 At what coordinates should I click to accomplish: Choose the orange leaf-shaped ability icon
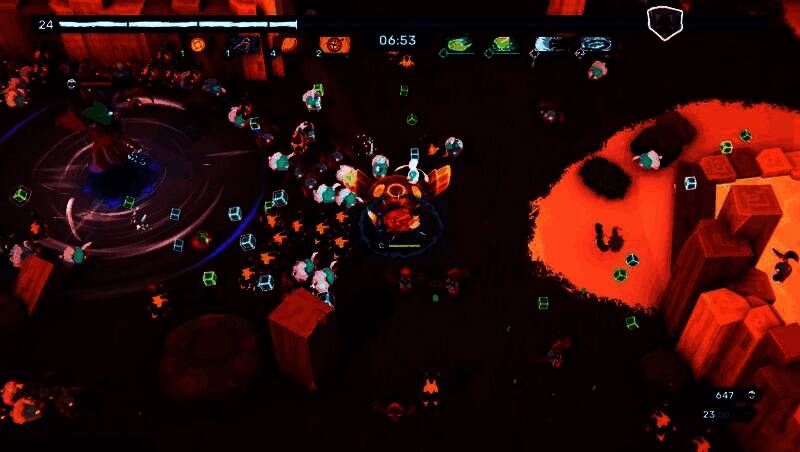pos(289,45)
